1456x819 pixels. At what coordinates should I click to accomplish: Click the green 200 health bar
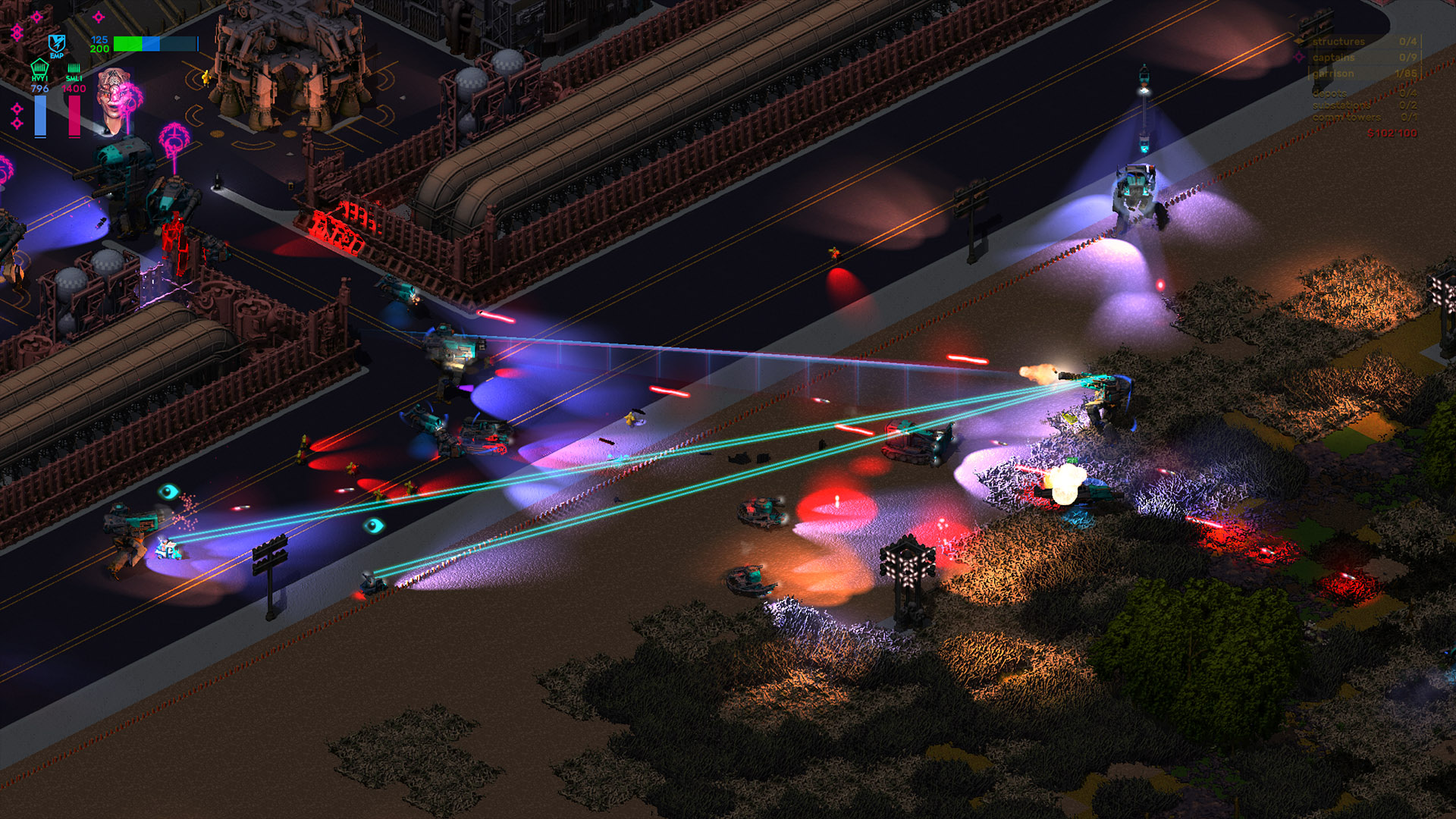pos(127,44)
